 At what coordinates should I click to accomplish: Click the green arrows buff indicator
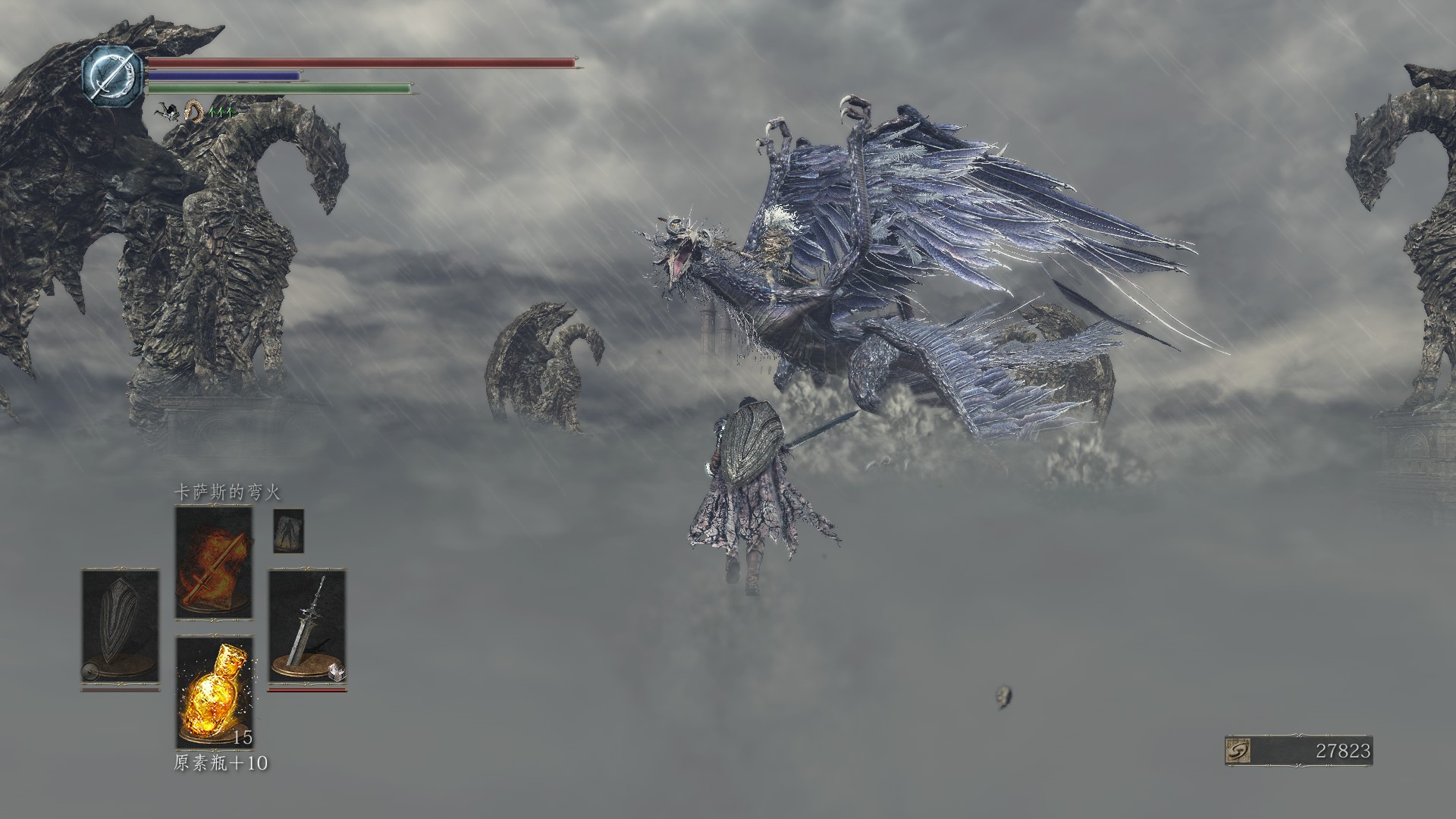221,112
